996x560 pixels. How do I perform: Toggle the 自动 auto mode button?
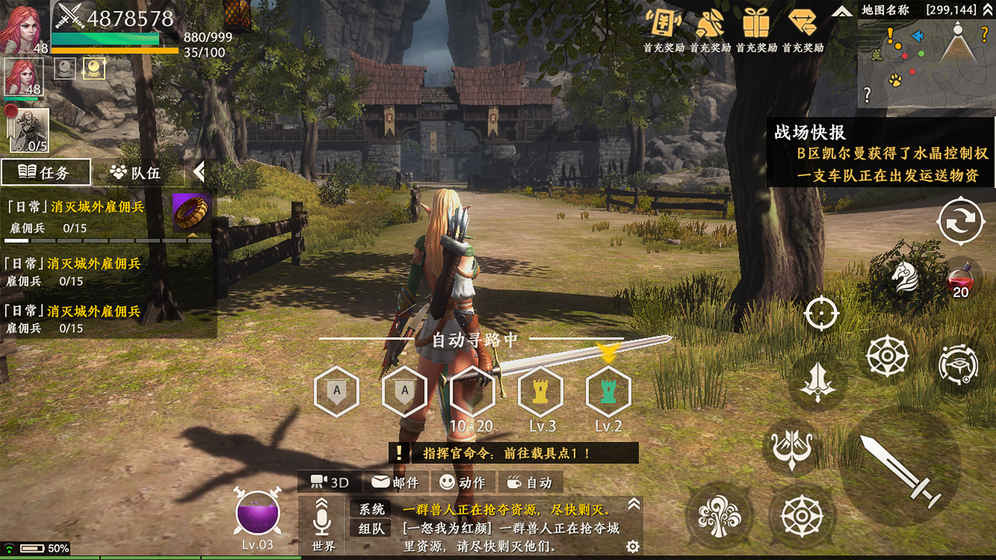click(x=528, y=482)
